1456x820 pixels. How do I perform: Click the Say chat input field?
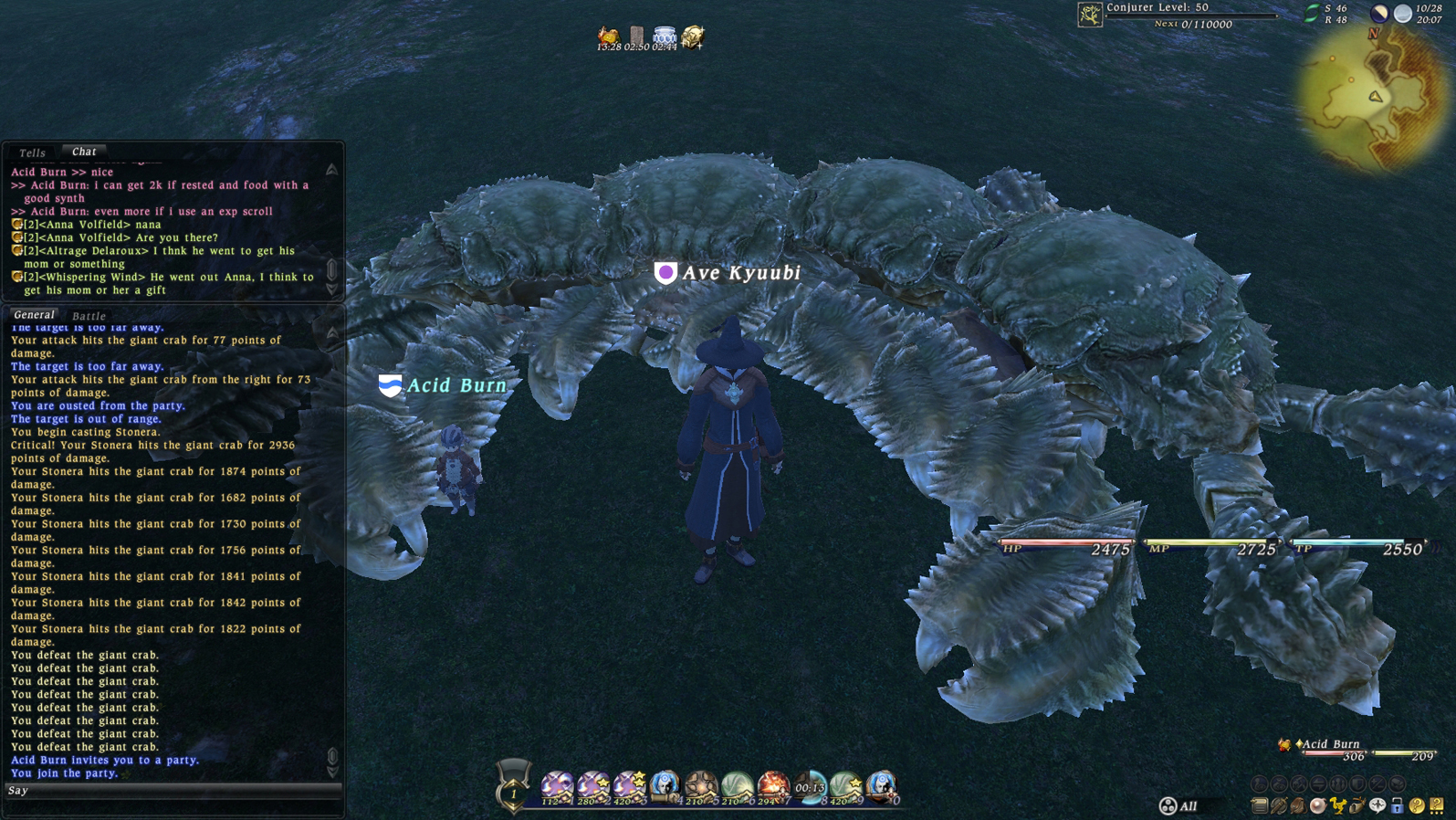pos(173,791)
